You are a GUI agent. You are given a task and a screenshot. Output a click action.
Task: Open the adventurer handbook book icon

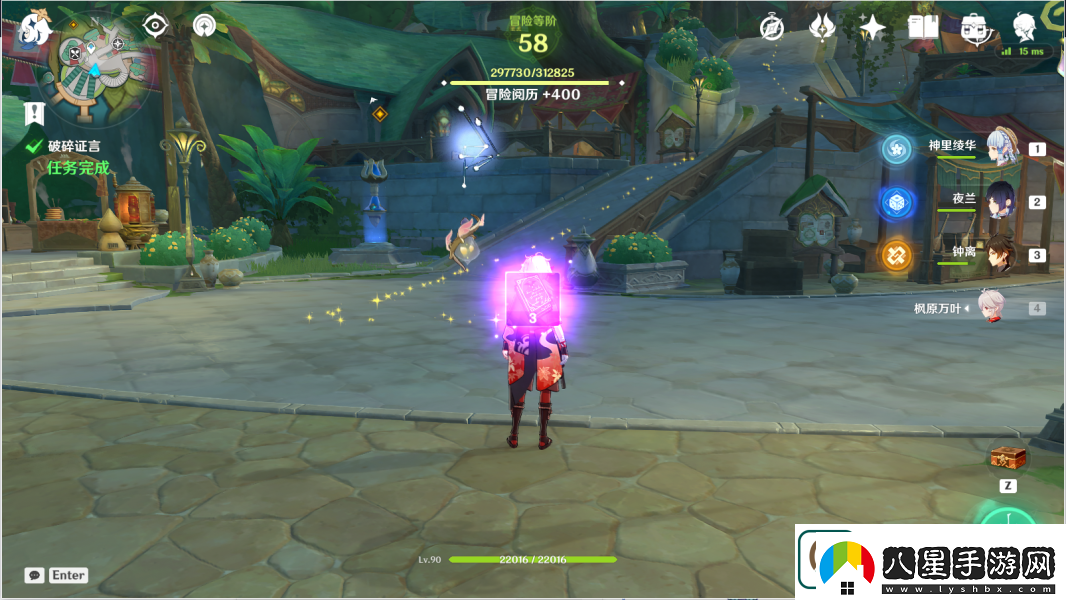tap(922, 27)
